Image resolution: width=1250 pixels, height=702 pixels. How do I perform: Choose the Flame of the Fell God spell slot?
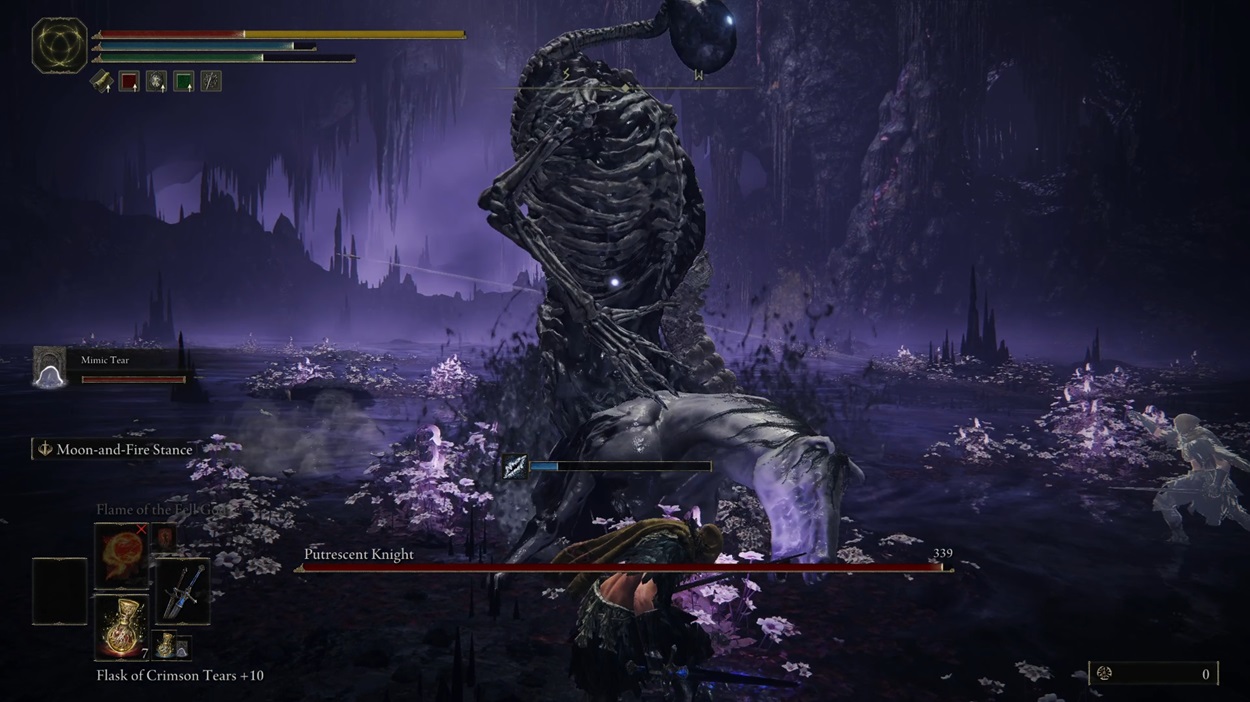coord(121,556)
